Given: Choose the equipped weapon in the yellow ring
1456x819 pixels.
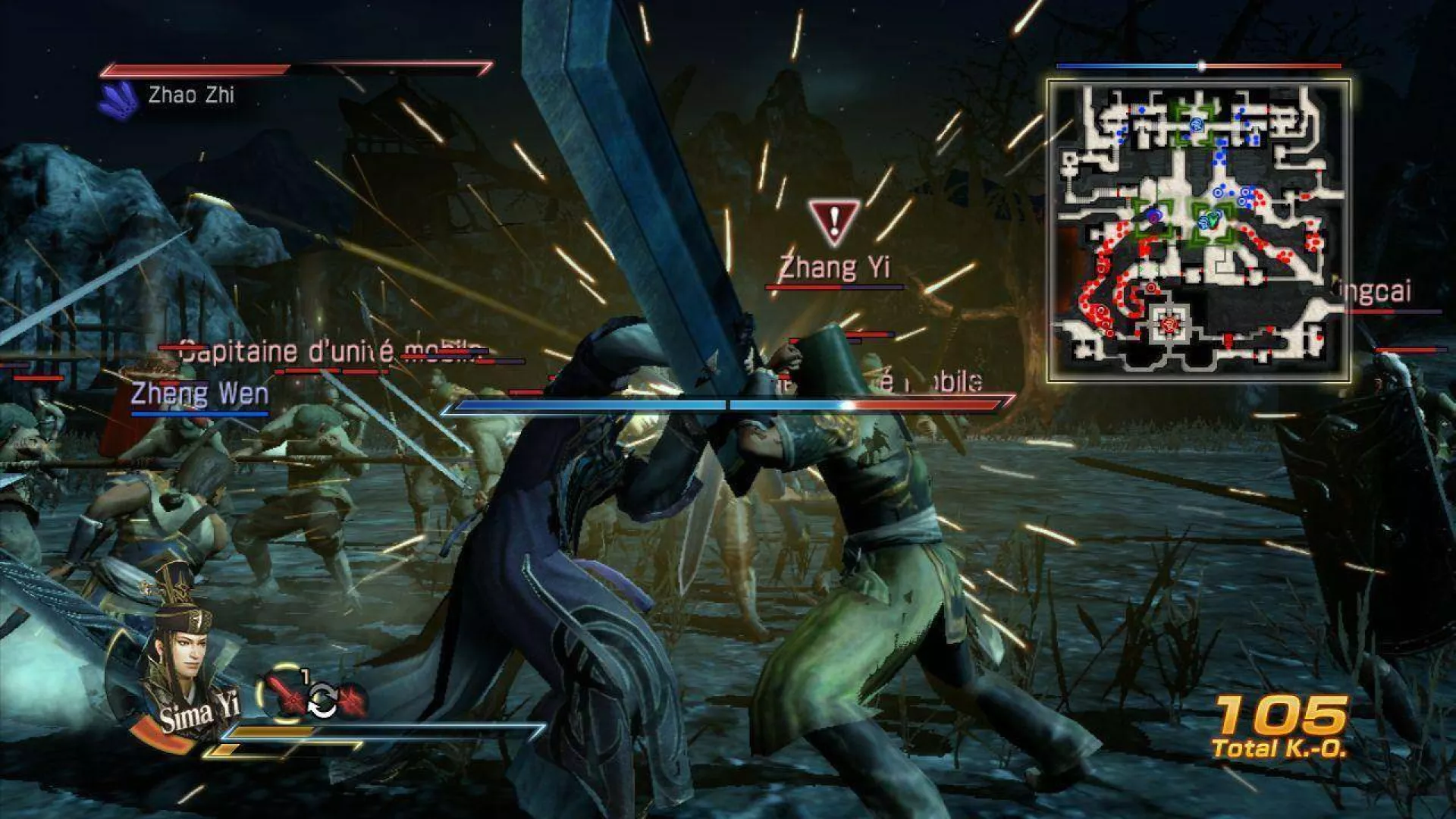Looking at the screenshot, I should pyautogui.click(x=284, y=694).
